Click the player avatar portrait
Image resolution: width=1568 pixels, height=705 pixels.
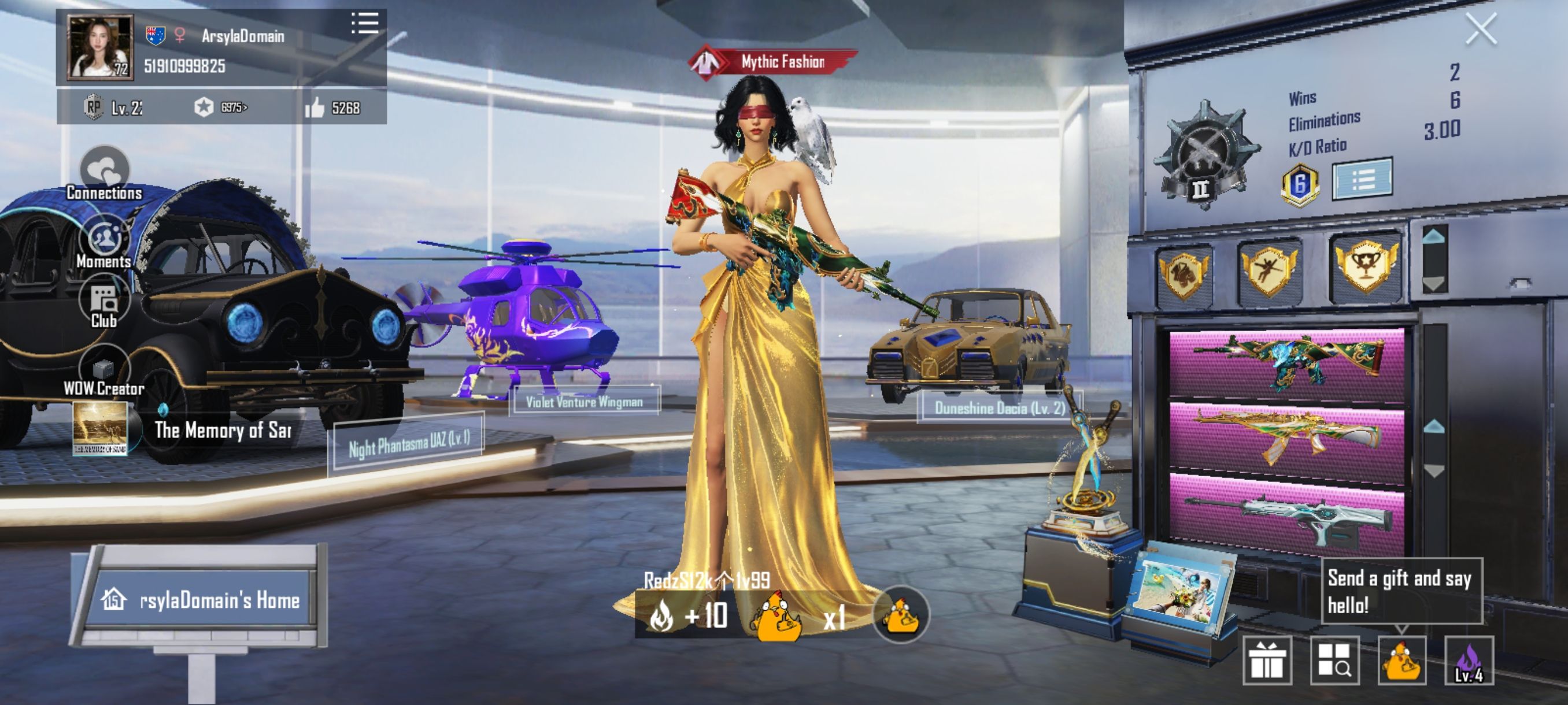pyautogui.click(x=99, y=48)
